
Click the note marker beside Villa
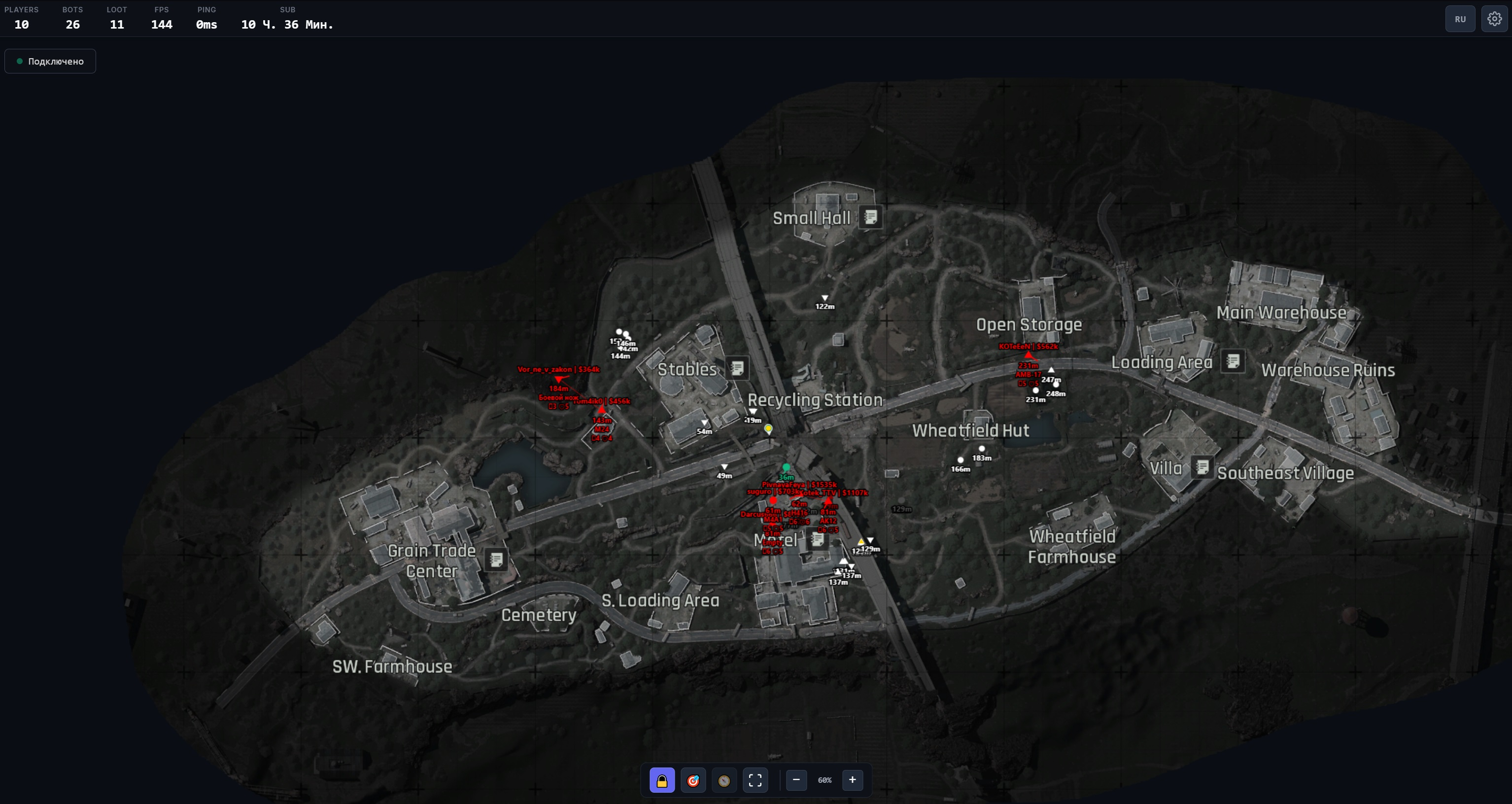pyautogui.click(x=1202, y=467)
